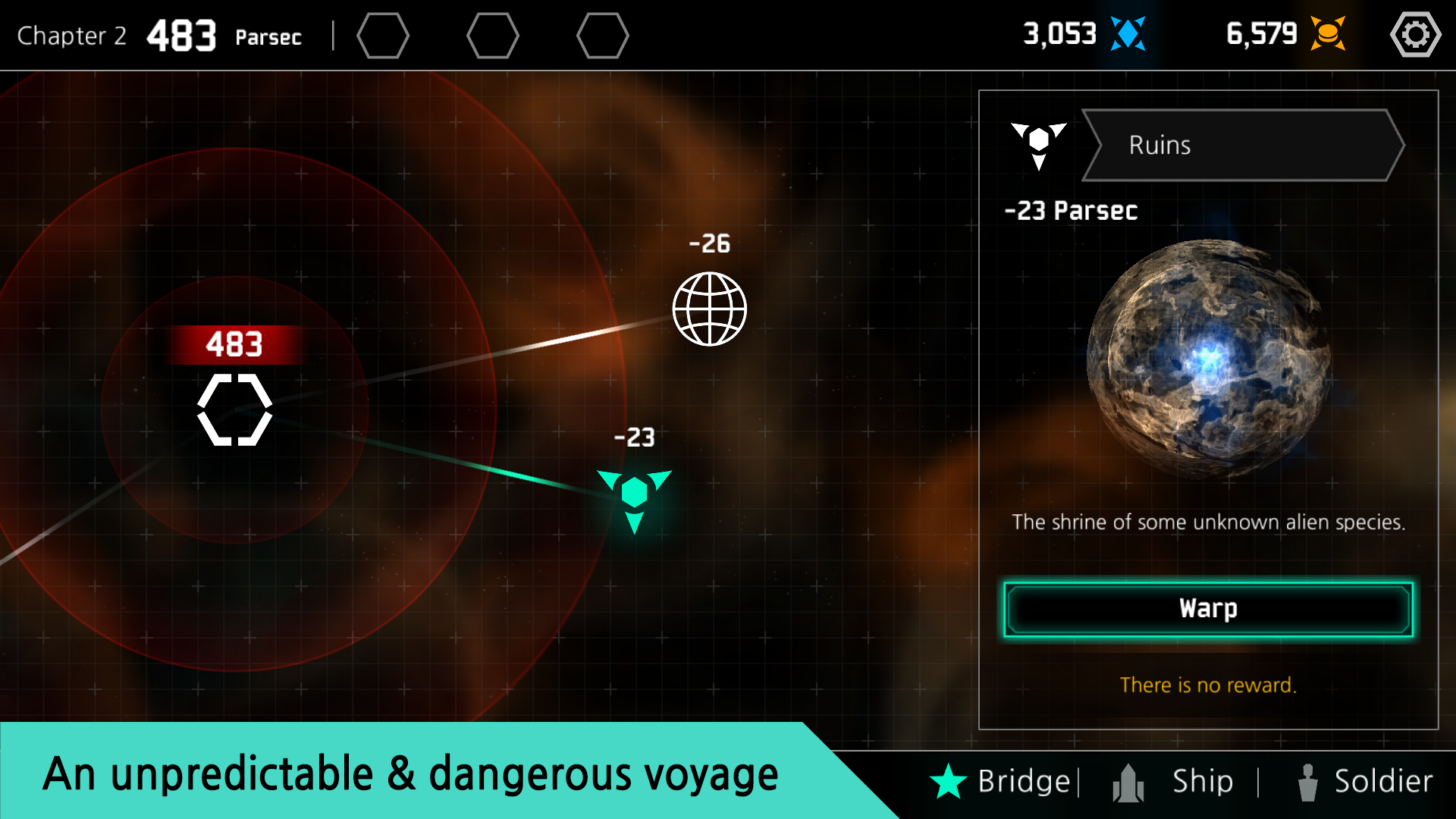Click the blue crystal currency icon

[1128, 33]
